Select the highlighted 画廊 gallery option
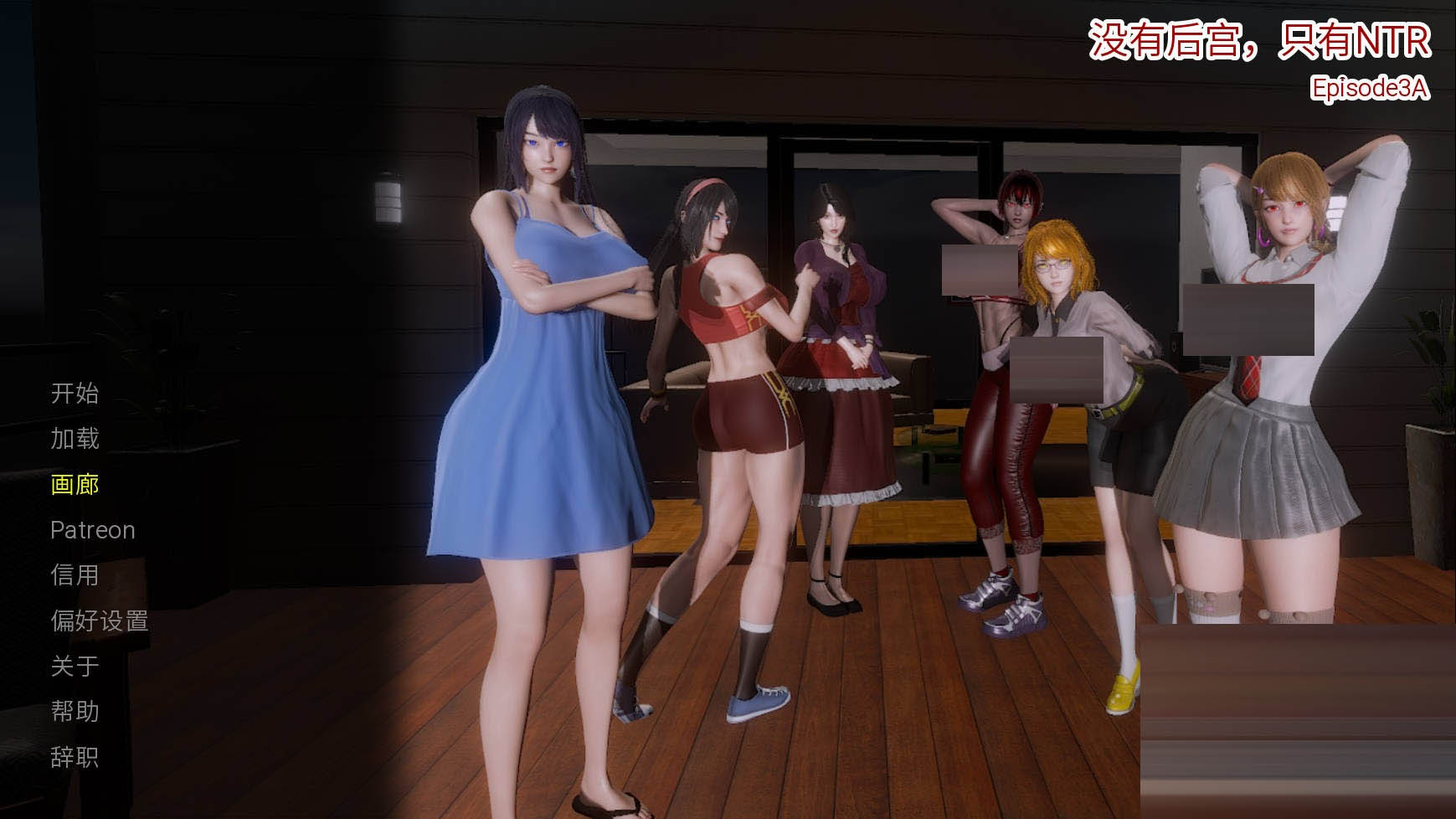This screenshot has width=1456, height=819. pos(75,484)
